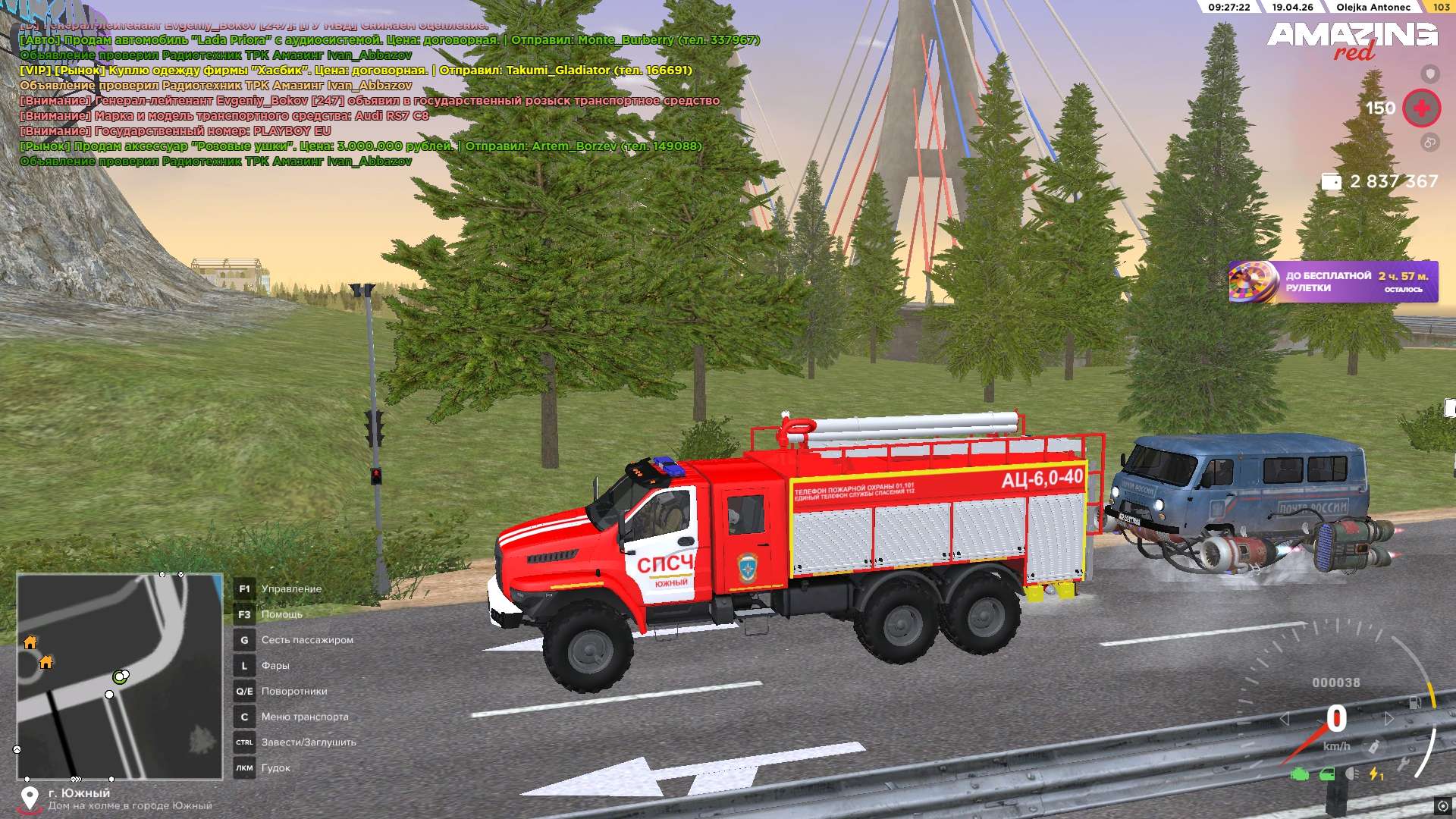Click the wrench repair icon
The image size is (1456, 819).
click(x=1404, y=764)
